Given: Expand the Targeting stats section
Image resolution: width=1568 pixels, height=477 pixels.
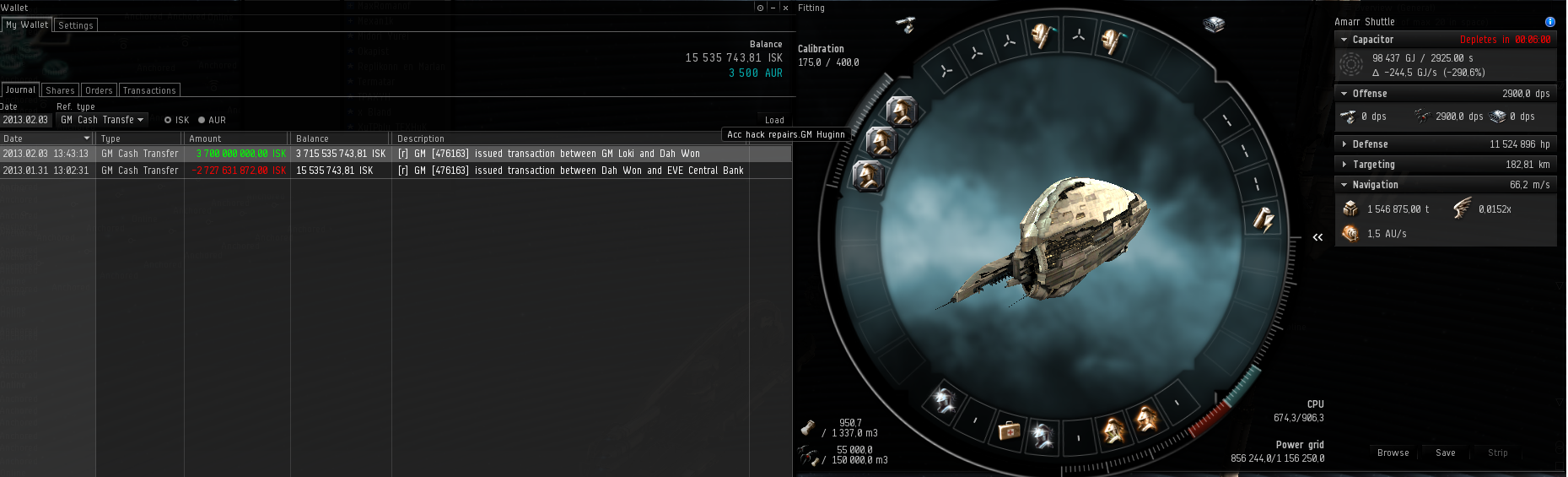Looking at the screenshot, I should [x=1344, y=165].
